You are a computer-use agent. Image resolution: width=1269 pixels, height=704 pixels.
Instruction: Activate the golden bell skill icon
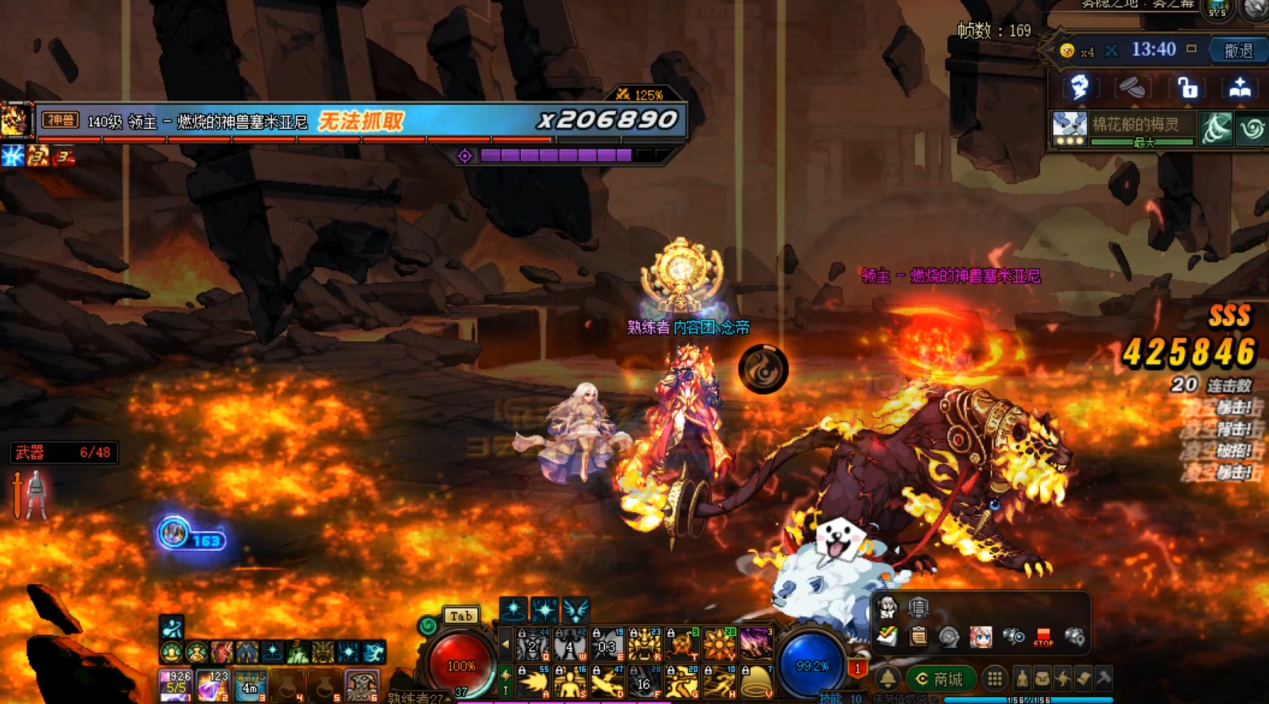pyautogui.click(x=756, y=683)
